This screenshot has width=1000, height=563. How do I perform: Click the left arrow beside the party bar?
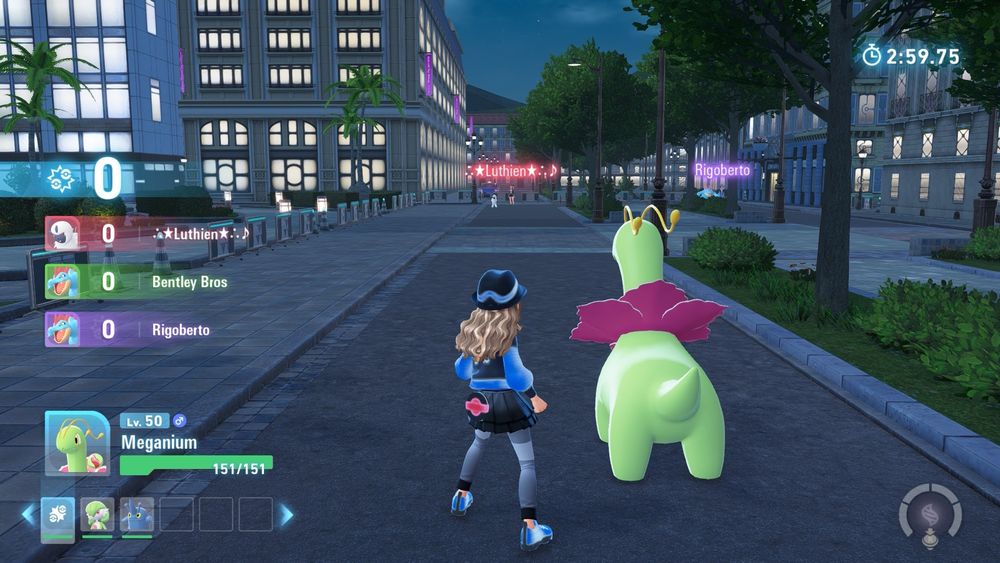(x=28, y=514)
